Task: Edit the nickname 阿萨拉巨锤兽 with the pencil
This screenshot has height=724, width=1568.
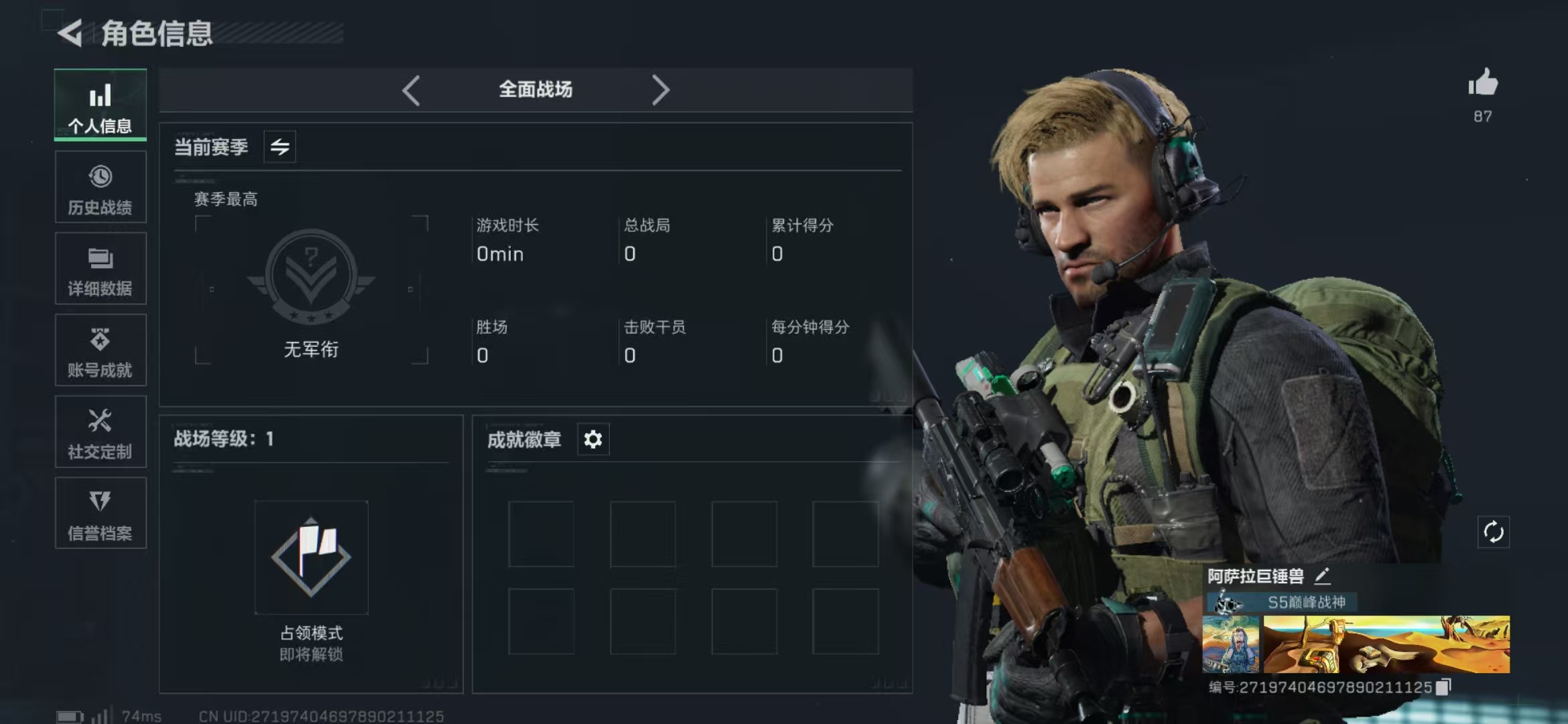Action: [1322, 576]
